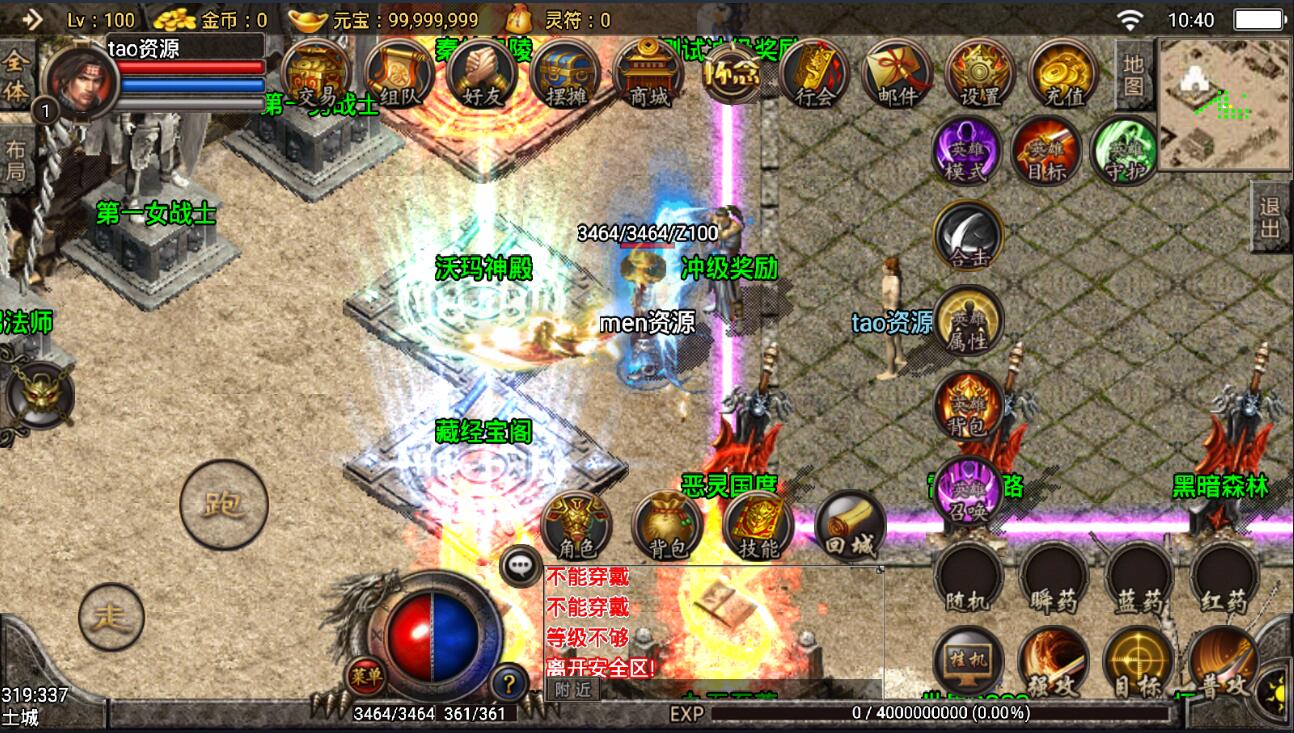Select the 走 walk button
The width and height of the screenshot is (1294, 733).
111,616
